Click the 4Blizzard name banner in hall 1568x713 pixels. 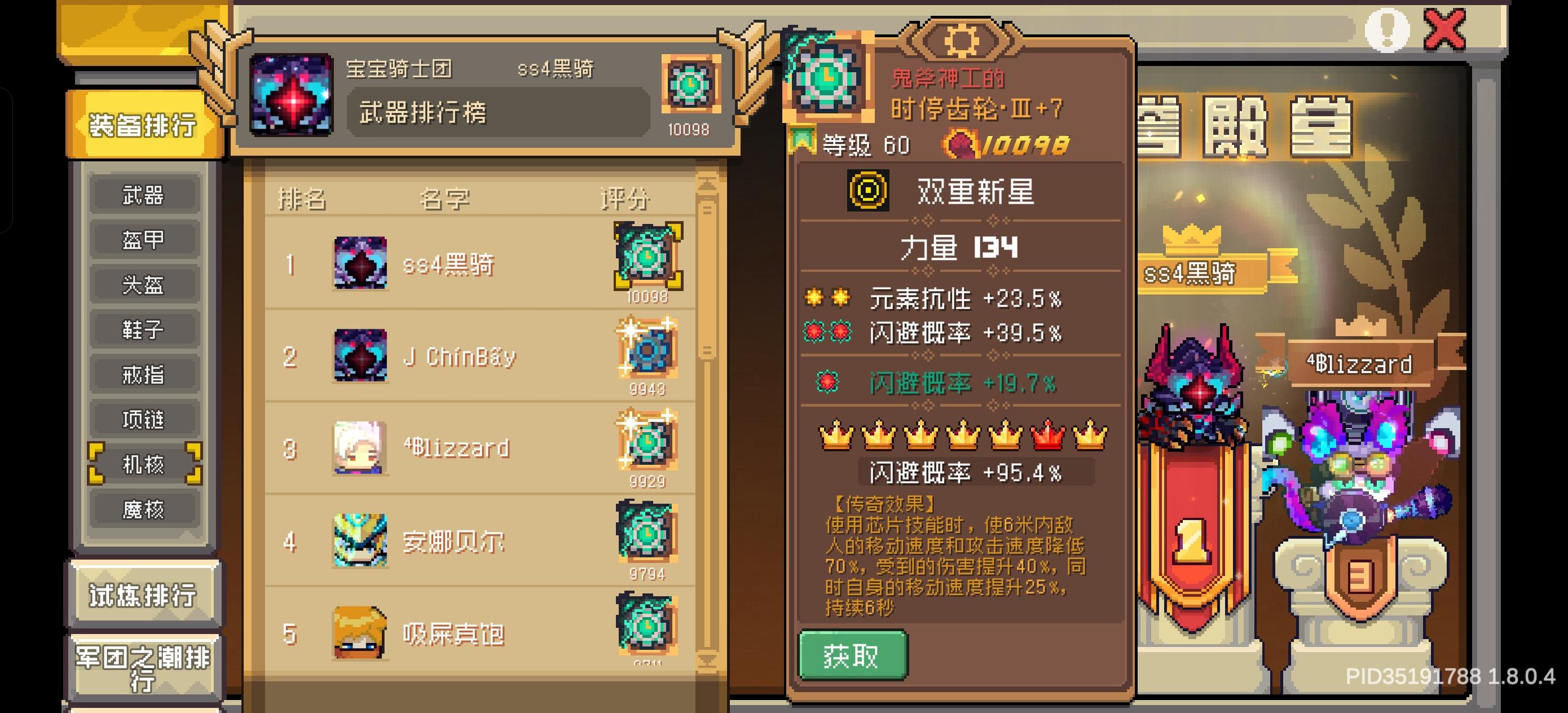1359,364
